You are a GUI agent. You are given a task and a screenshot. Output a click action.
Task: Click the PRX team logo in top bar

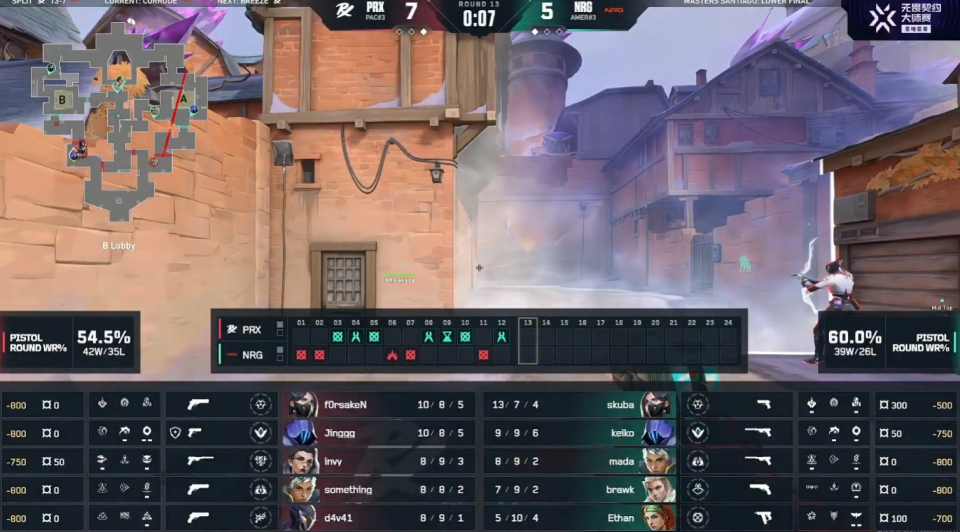point(345,13)
